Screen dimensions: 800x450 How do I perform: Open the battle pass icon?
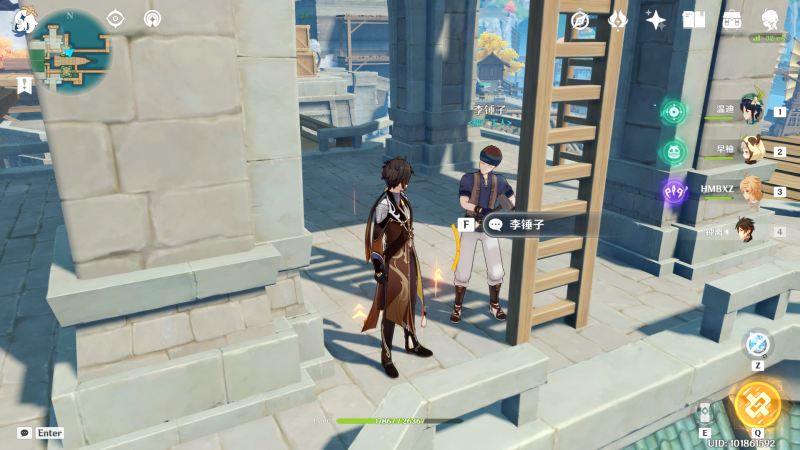(x=618, y=20)
